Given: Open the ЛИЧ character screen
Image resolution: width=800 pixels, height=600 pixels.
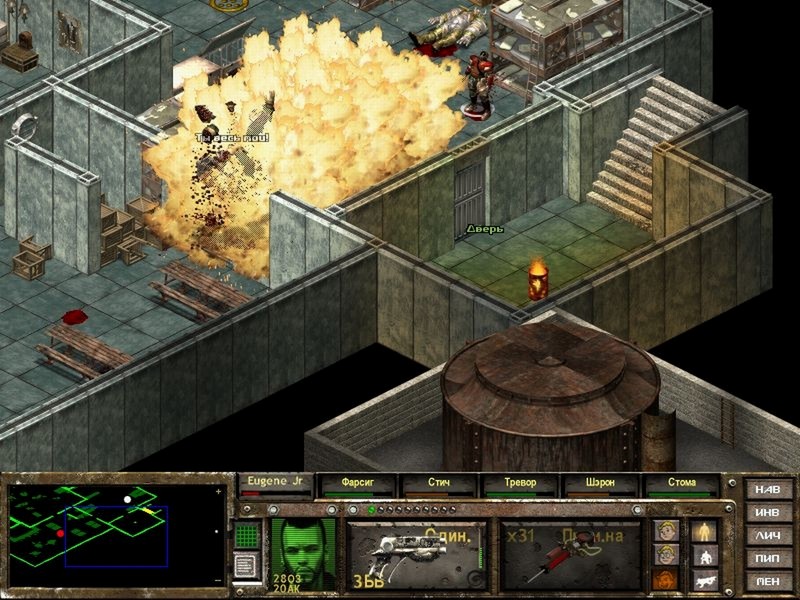Looking at the screenshot, I should (768, 536).
